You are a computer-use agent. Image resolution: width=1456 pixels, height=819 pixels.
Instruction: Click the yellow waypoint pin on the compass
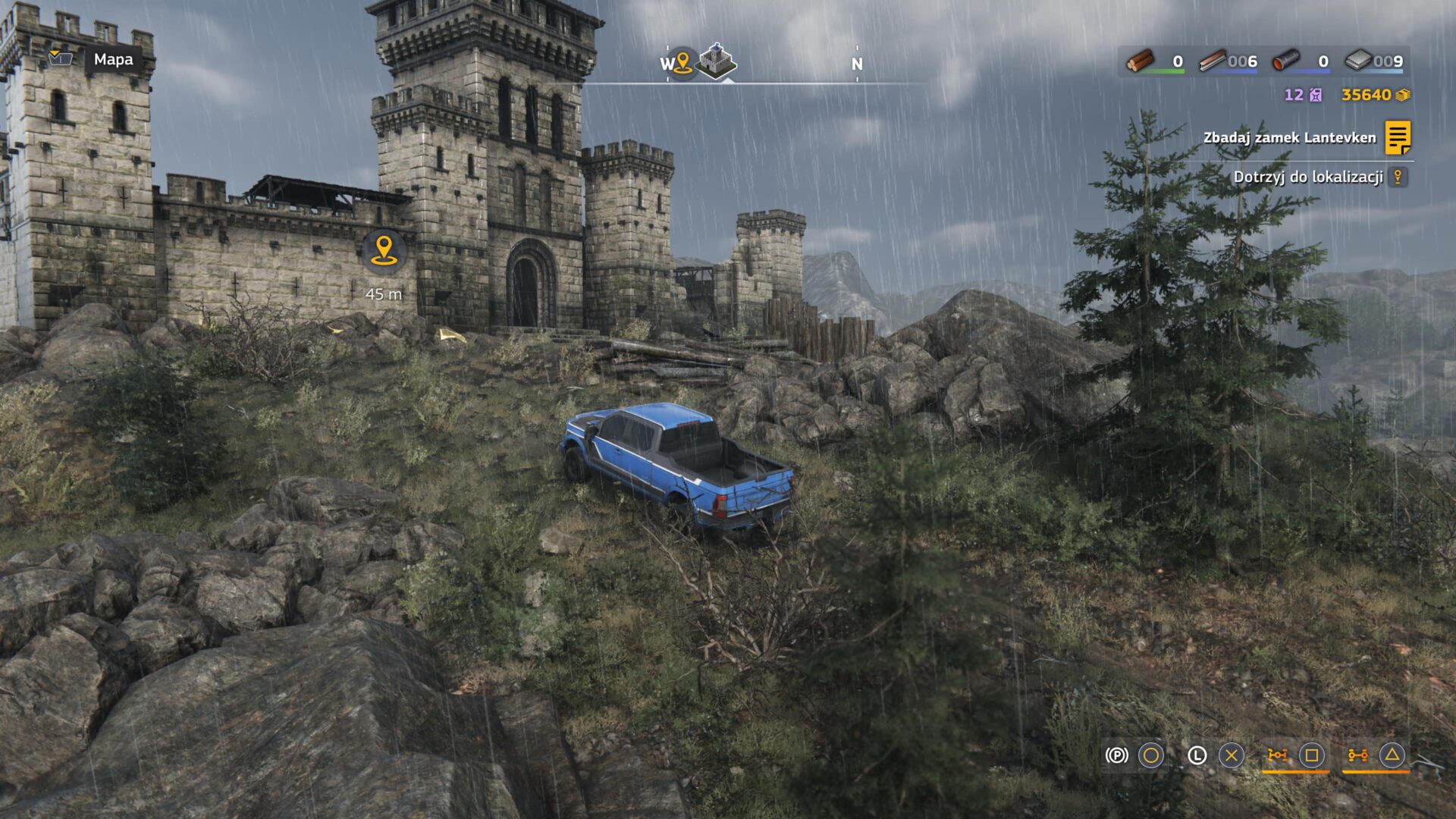(x=682, y=62)
